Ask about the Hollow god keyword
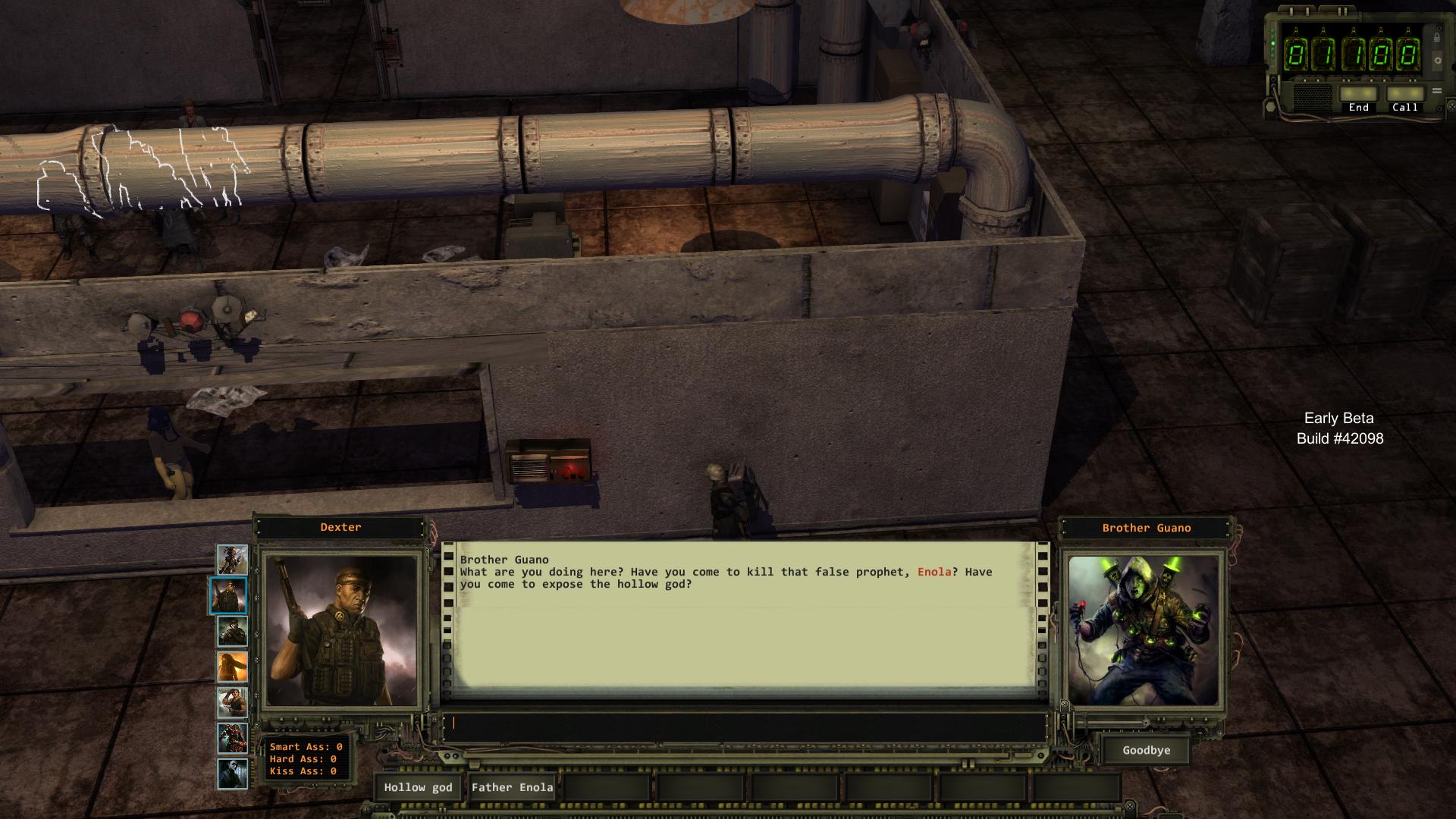Image resolution: width=1456 pixels, height=819 pixels. [418, 787]
